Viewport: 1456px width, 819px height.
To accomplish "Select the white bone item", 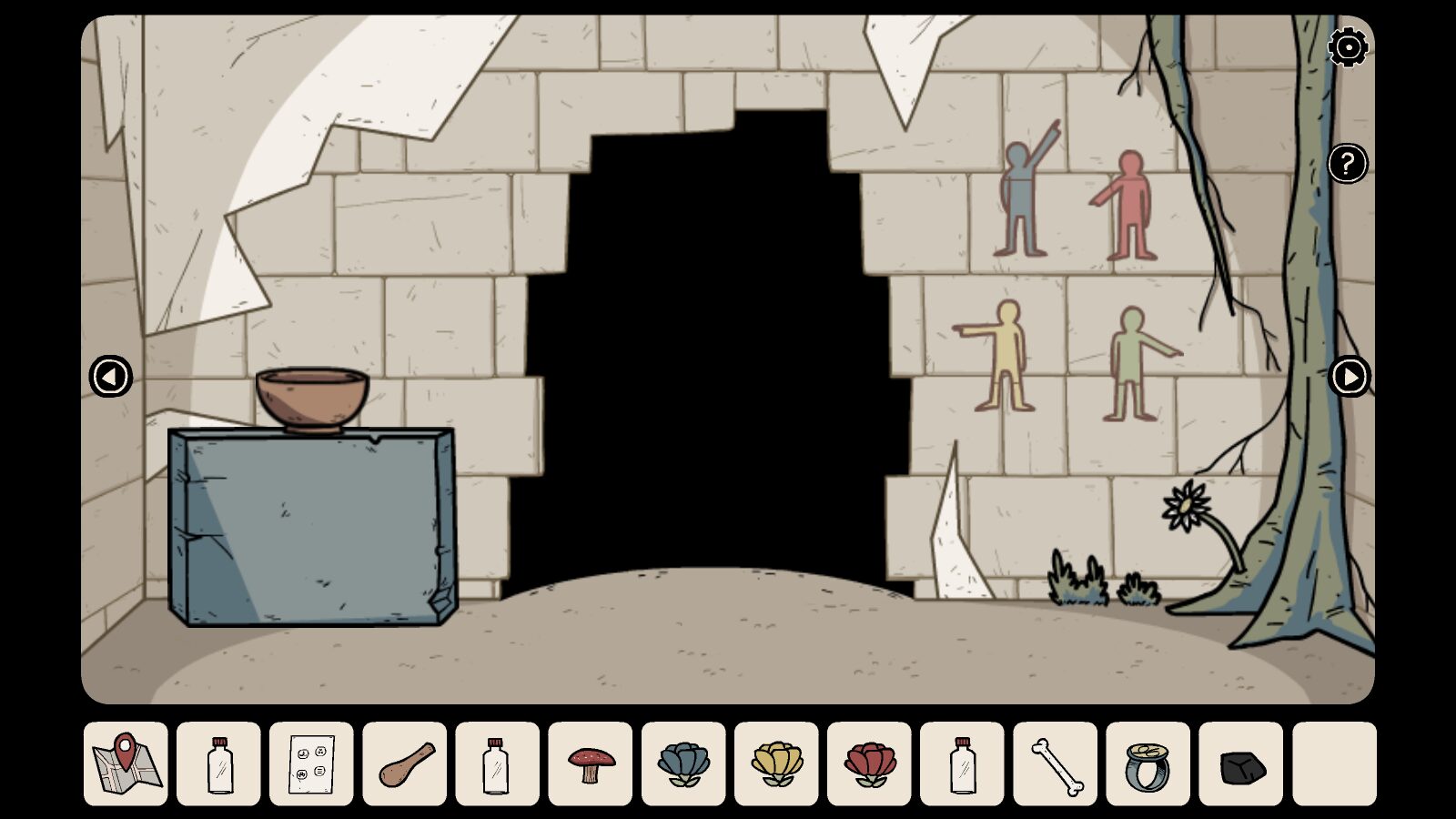I will pos(1056,763).
